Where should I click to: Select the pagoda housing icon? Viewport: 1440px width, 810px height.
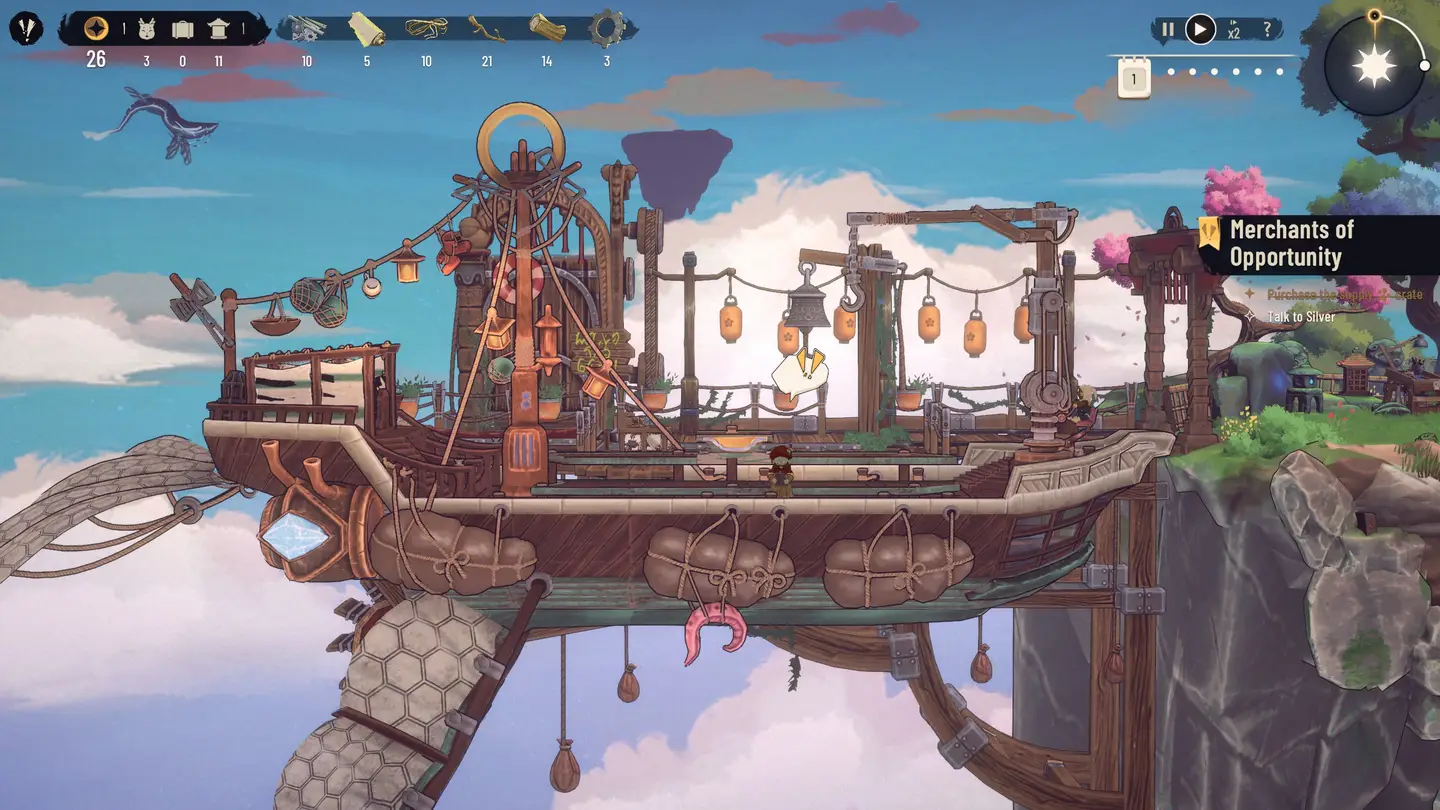(x=218, y=29)
